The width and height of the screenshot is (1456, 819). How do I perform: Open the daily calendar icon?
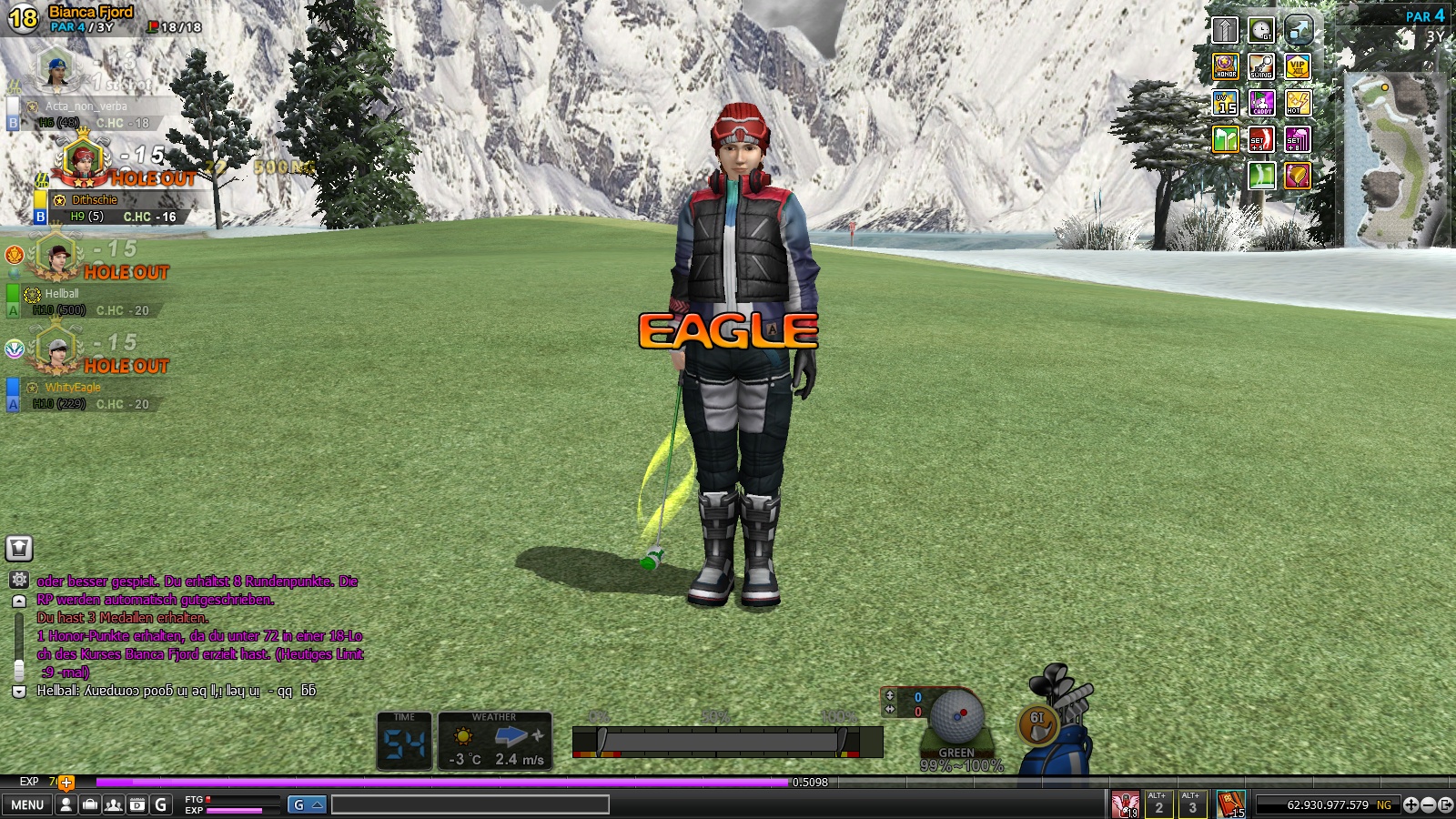[x=137, y=804]
